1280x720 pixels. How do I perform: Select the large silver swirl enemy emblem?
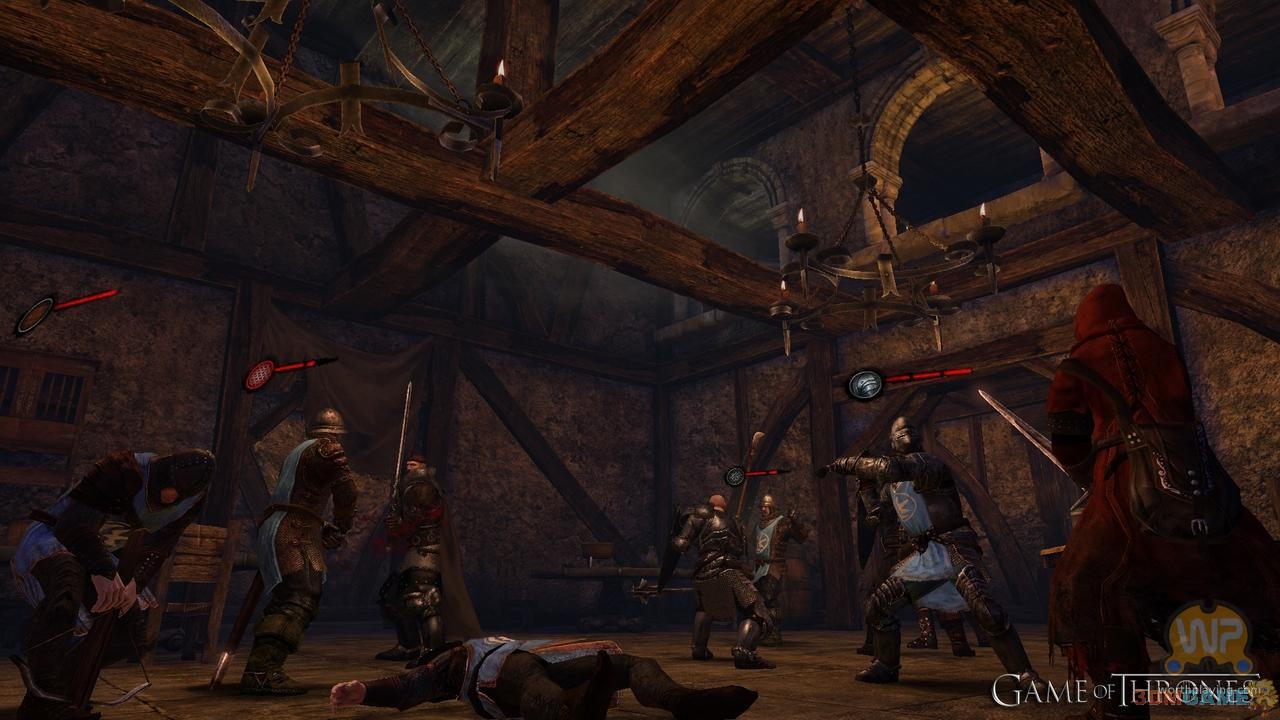[864, 384]
